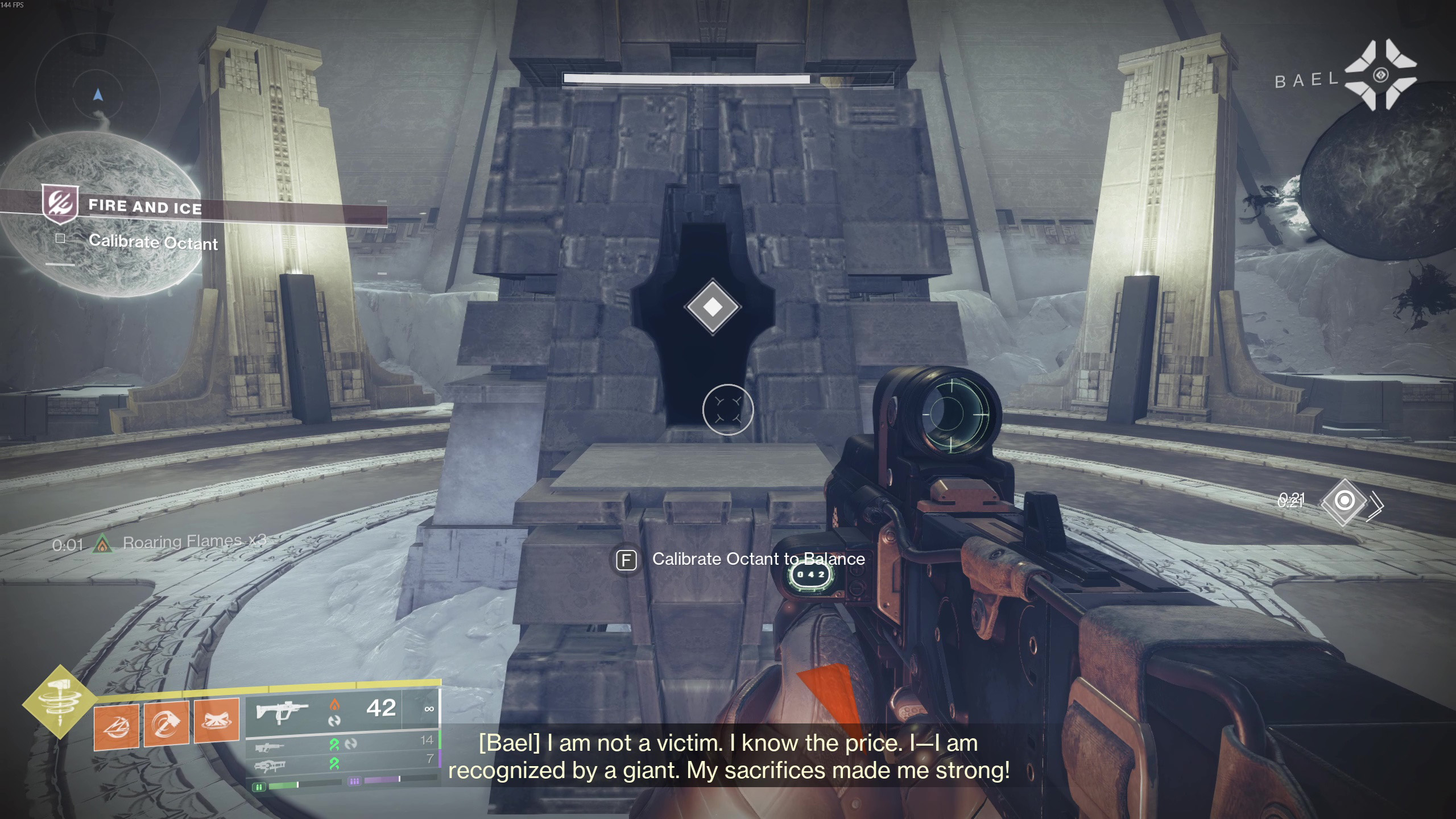Switch to the energy weapon with 14 ammo

[270, 746]
